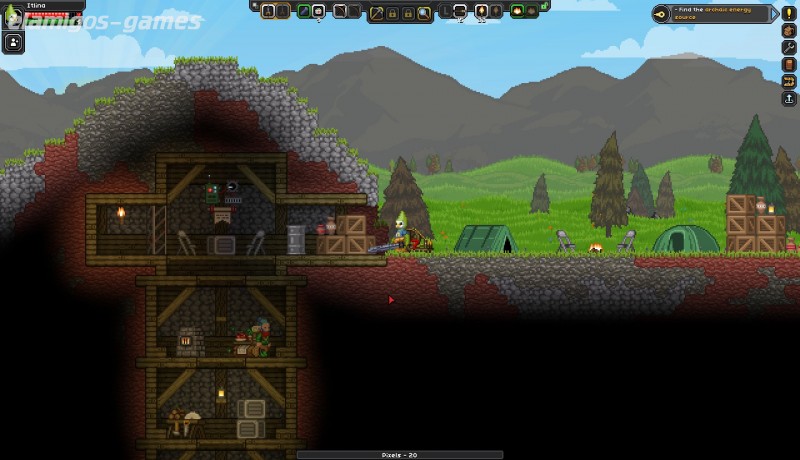Select the inspection magnifying glass tool

[424, 12]
